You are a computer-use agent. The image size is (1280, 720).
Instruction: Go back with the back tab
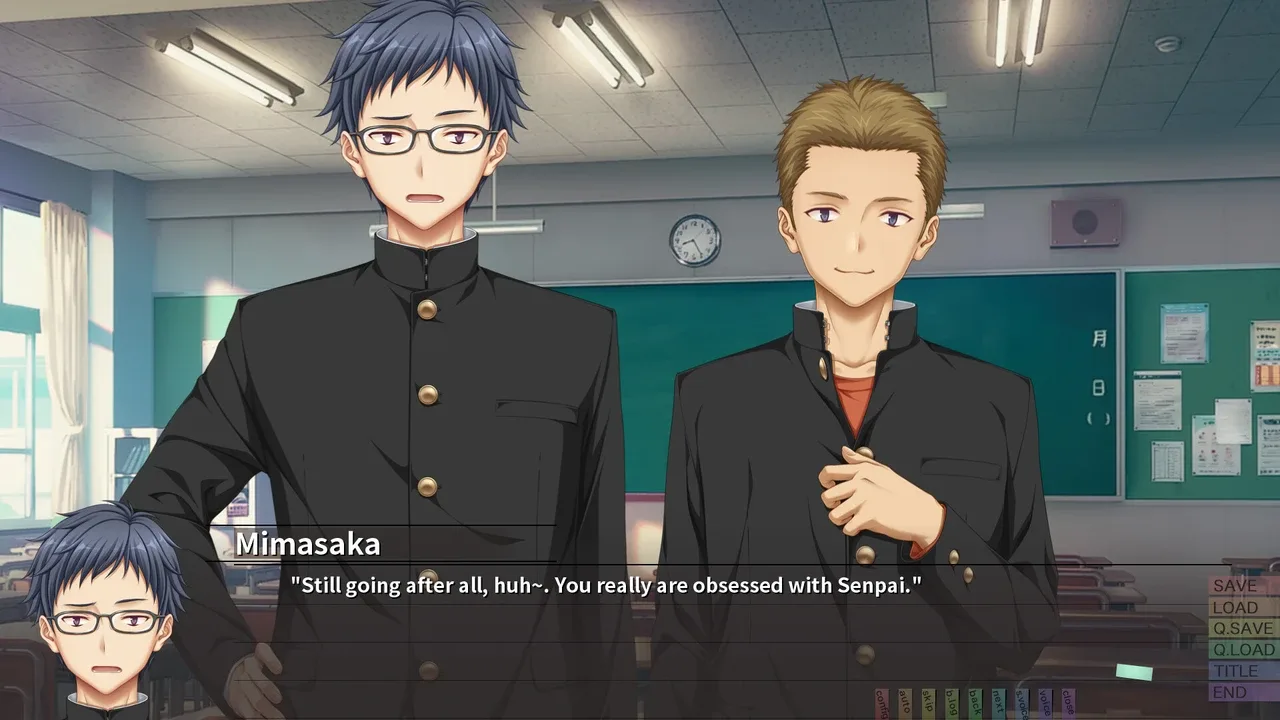[x=975, y=703]
